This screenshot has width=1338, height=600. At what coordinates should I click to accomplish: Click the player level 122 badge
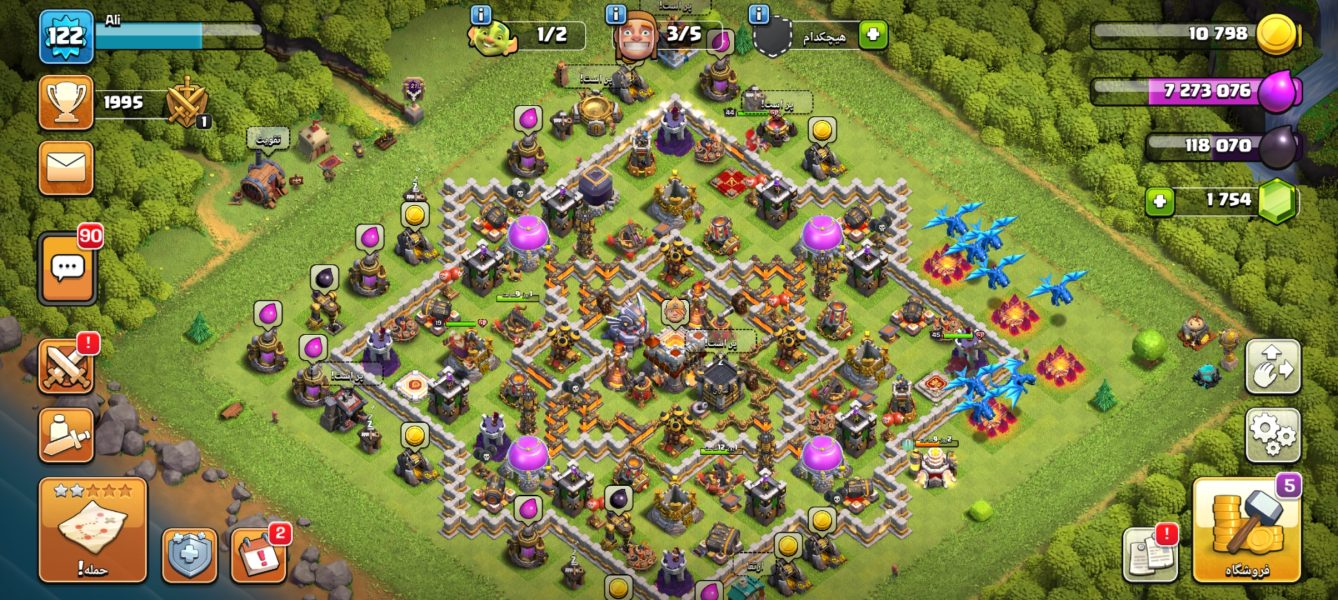[x=66, y=36]
